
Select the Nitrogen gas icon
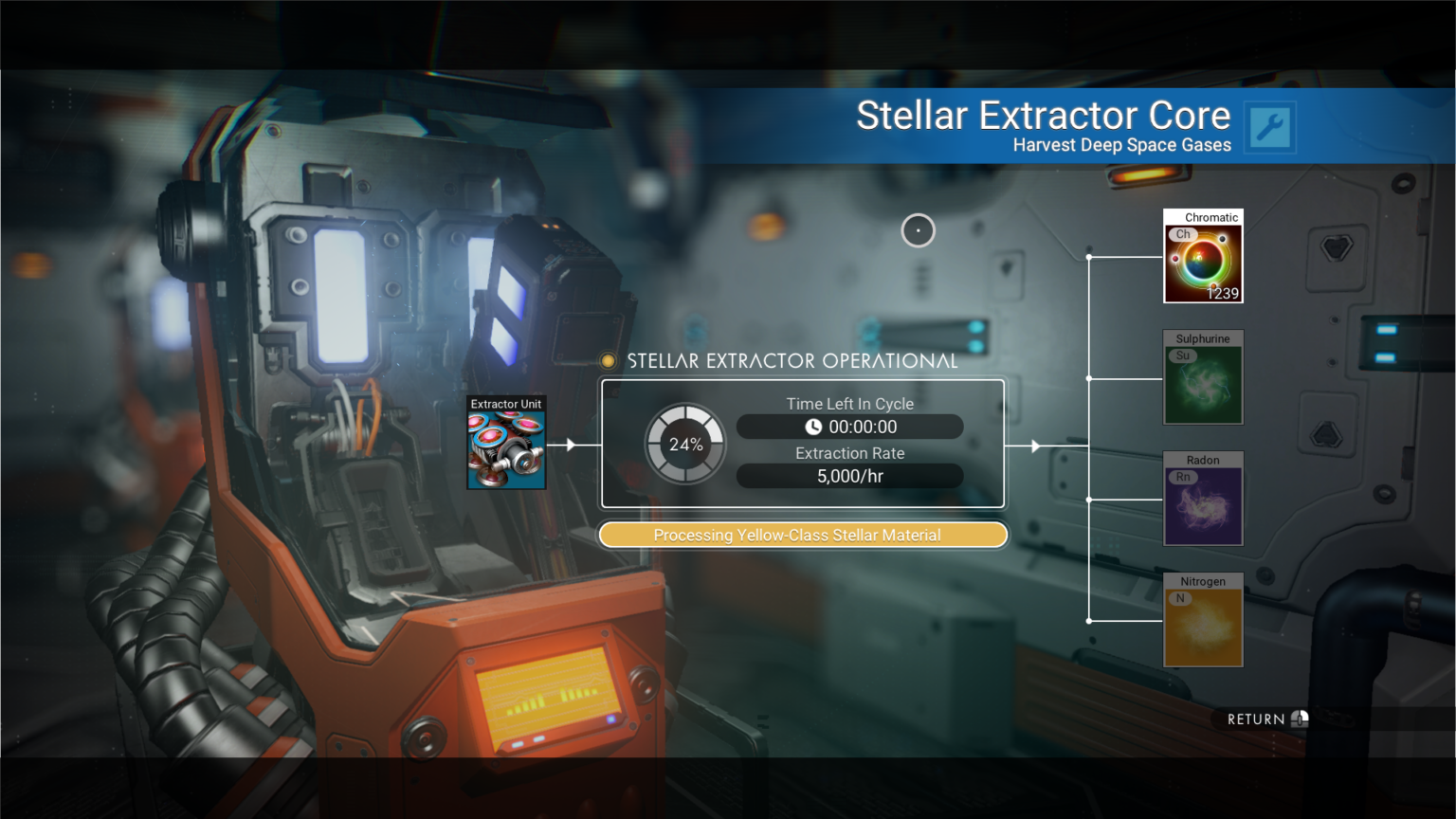click(x=1203, y=620)
